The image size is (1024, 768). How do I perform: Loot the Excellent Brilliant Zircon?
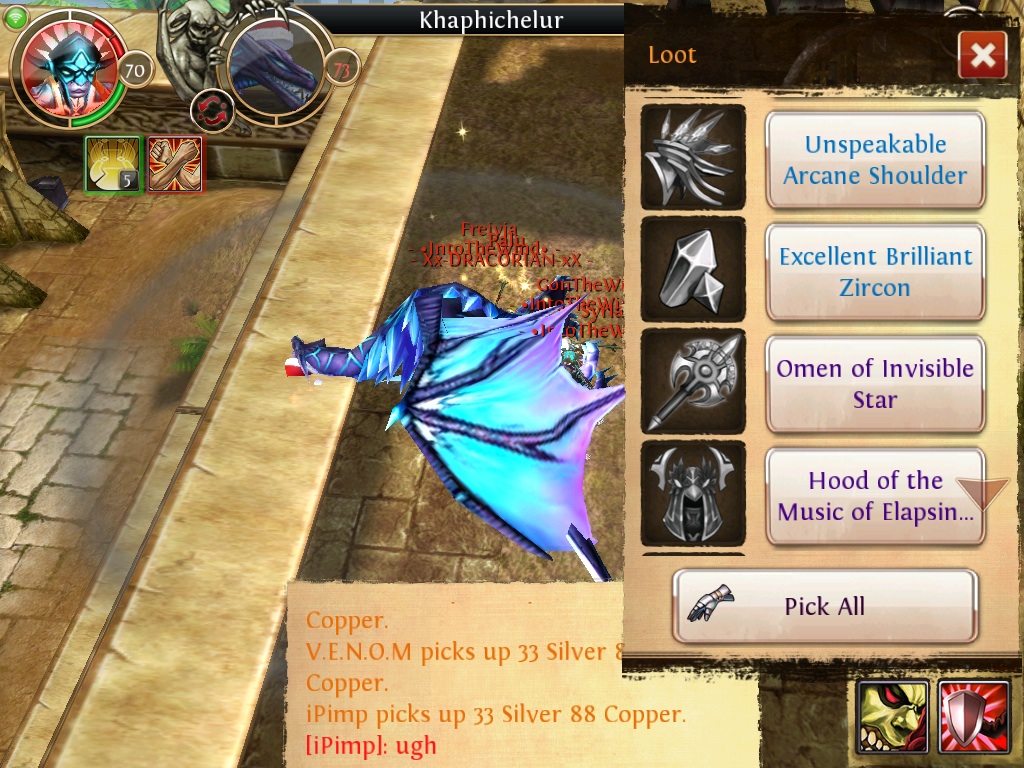875,272
